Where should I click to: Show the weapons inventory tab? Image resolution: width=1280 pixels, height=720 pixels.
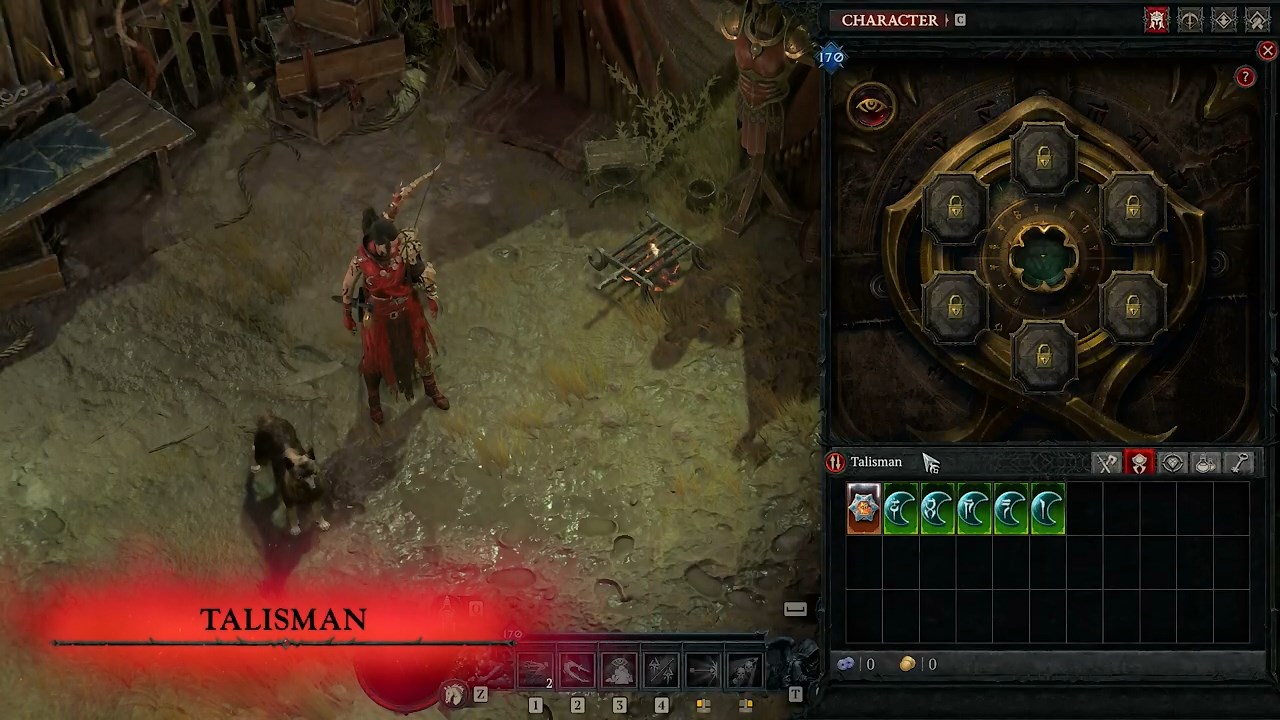[x=1107, y=462]
